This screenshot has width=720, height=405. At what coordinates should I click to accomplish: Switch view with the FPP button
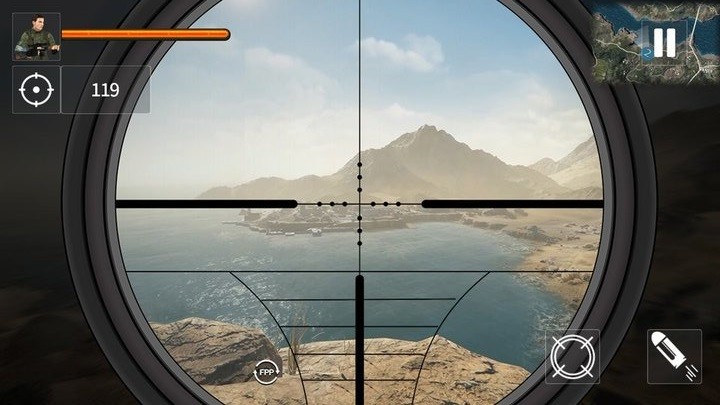[266, 371]
